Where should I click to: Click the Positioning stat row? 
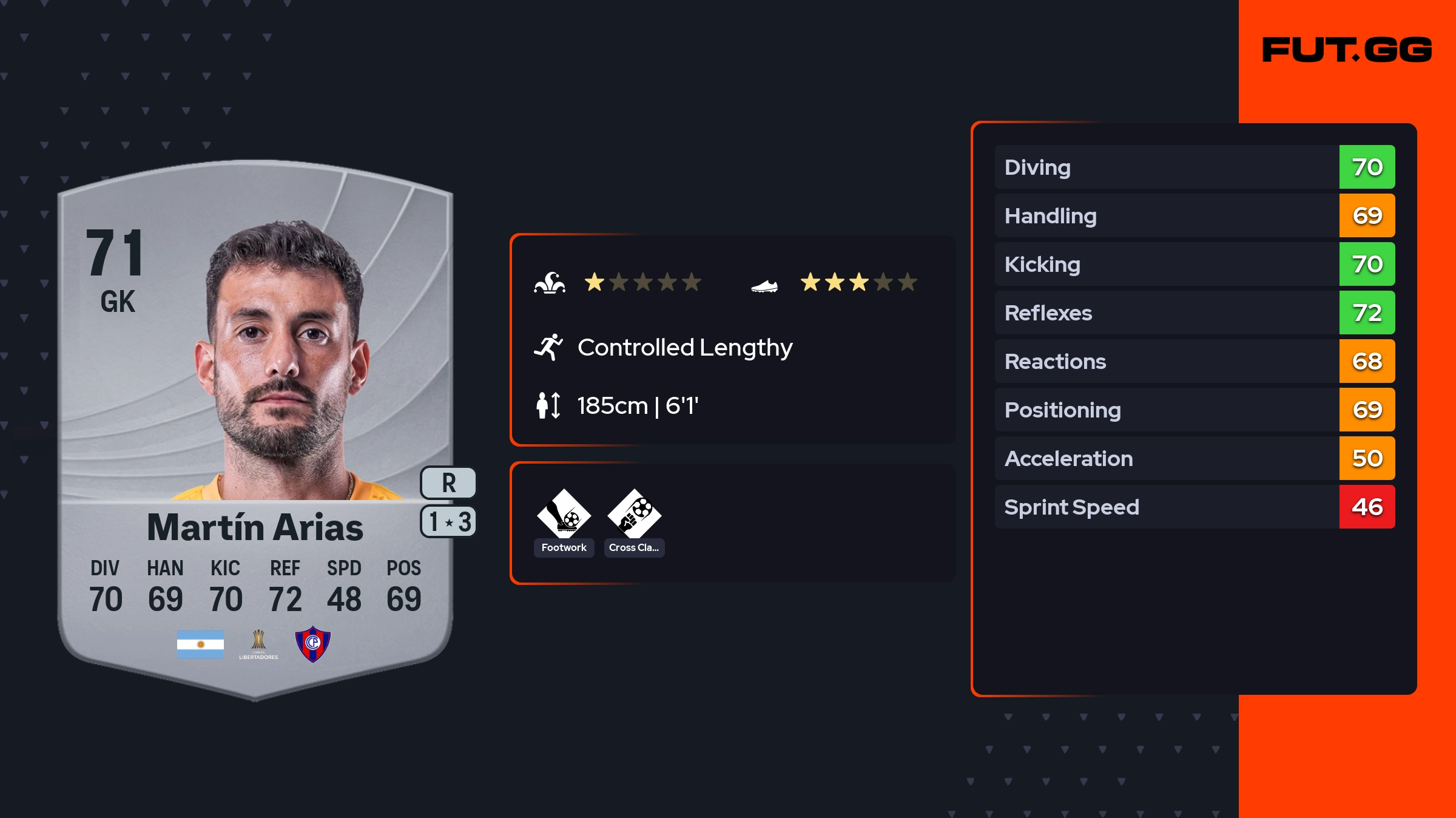pos(1194,410)
